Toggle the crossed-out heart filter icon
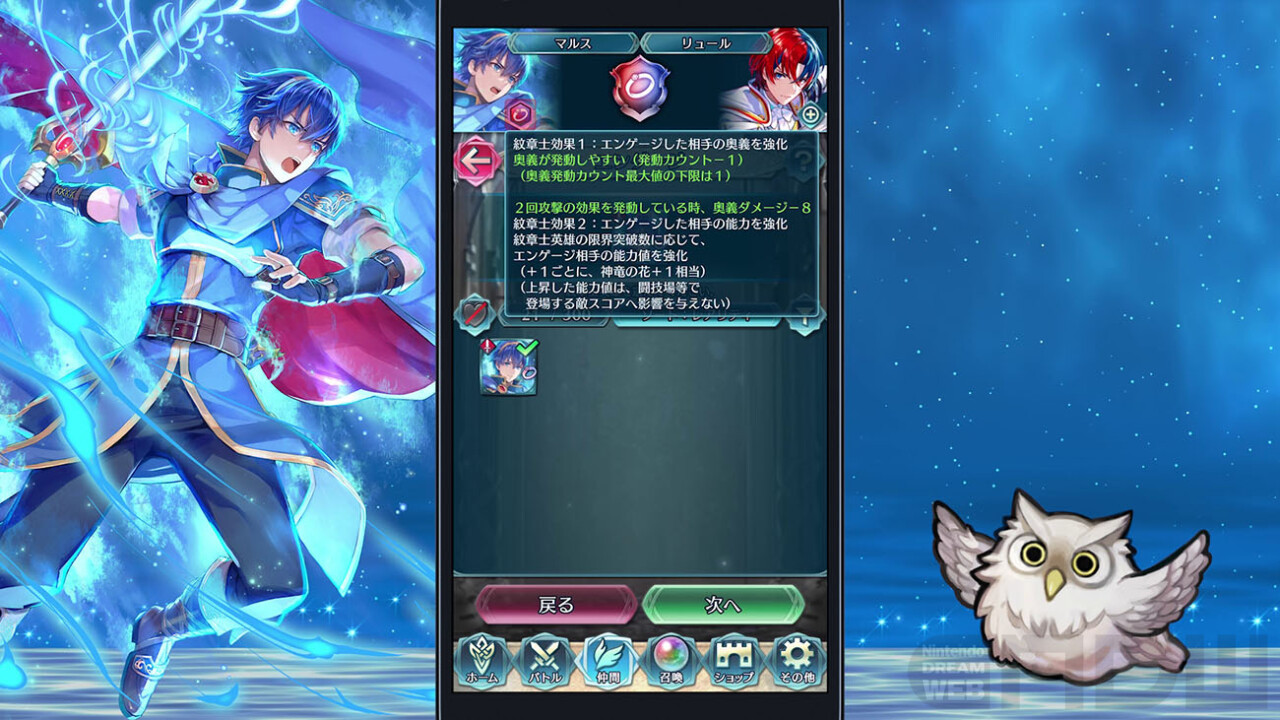The height and width of the screenshot is (720, 1280). point(475,314)
